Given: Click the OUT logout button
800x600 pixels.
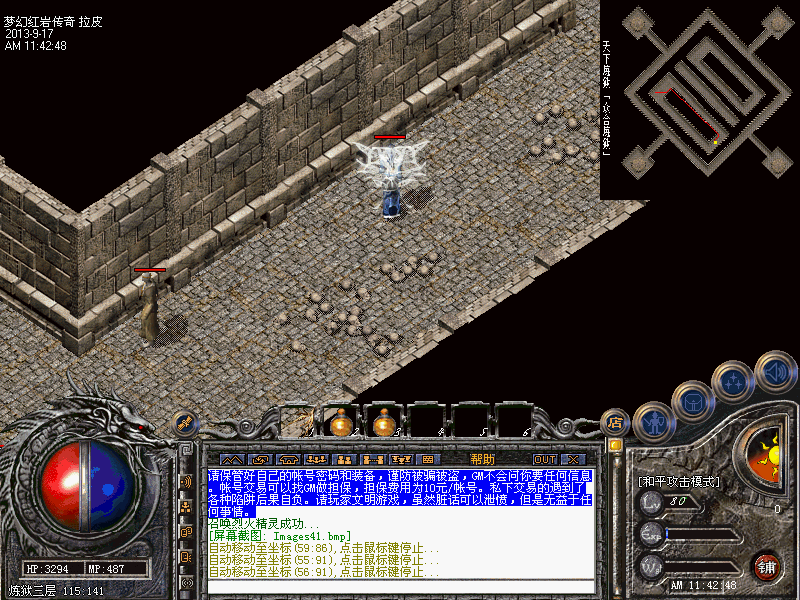Looking at the screenshot, I should [544, 459].
